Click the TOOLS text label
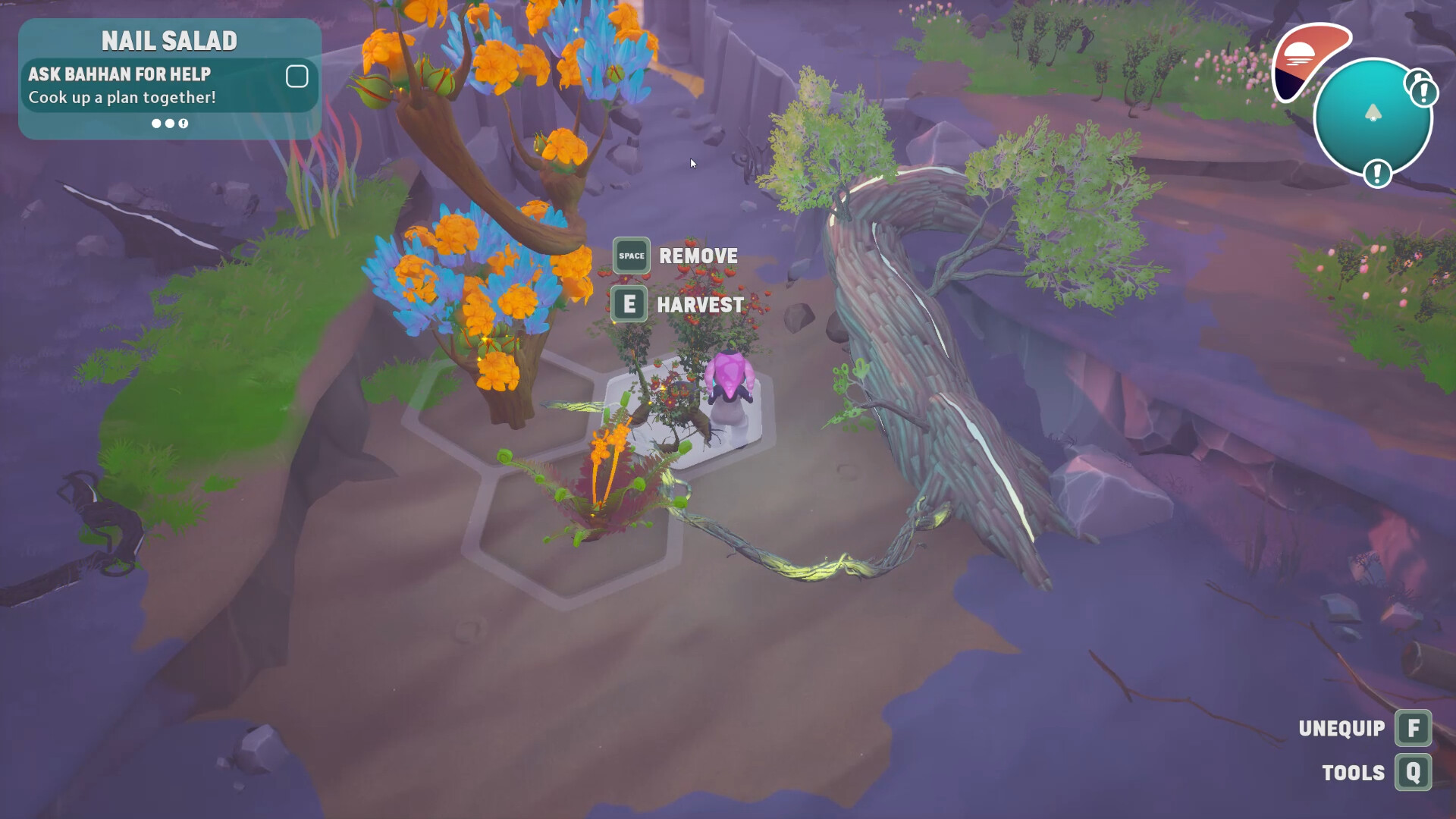Screen dimensions: 1456x819 click(x=1354, y=773)
